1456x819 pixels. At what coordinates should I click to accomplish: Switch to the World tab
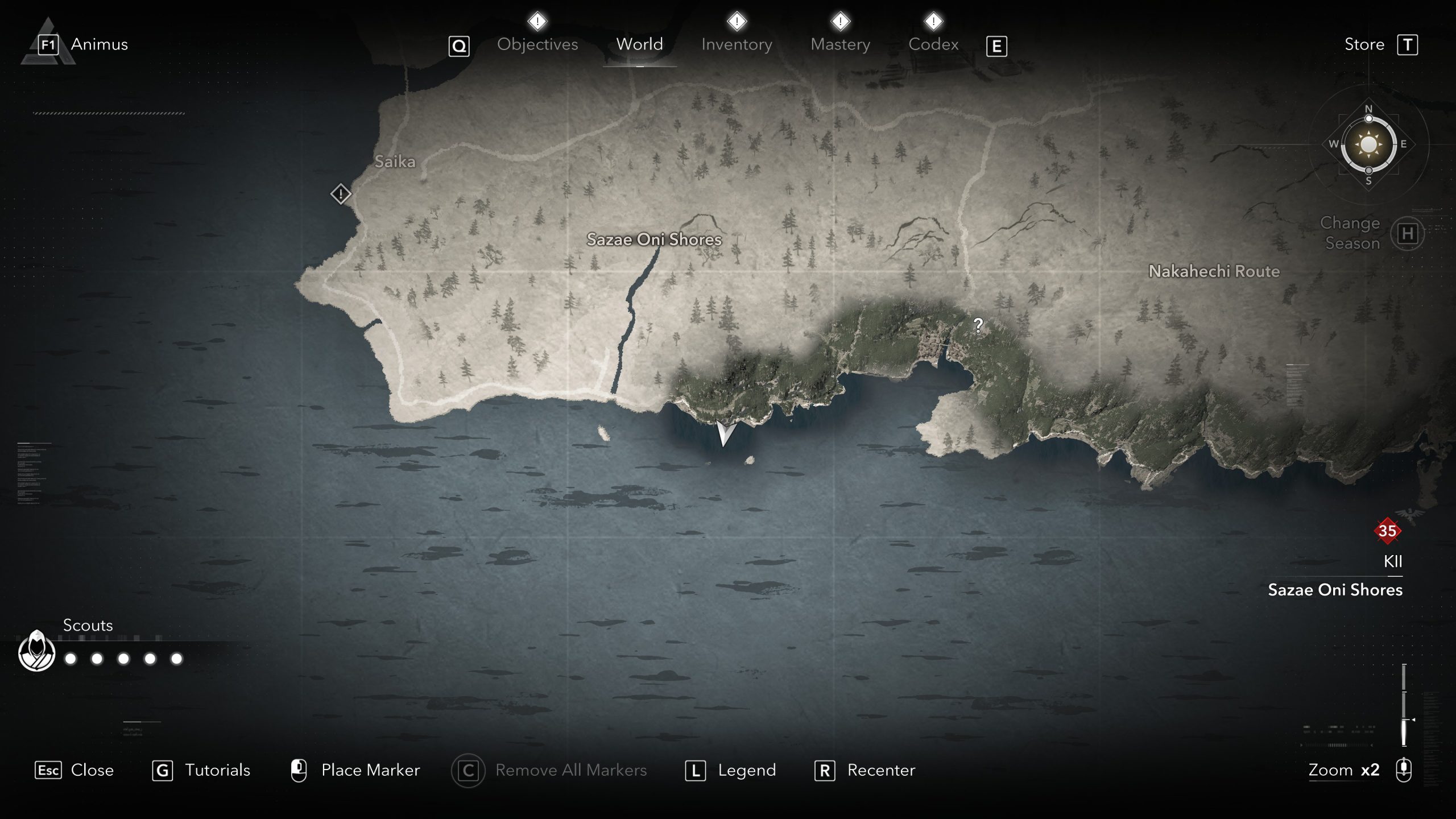(639, 44)
